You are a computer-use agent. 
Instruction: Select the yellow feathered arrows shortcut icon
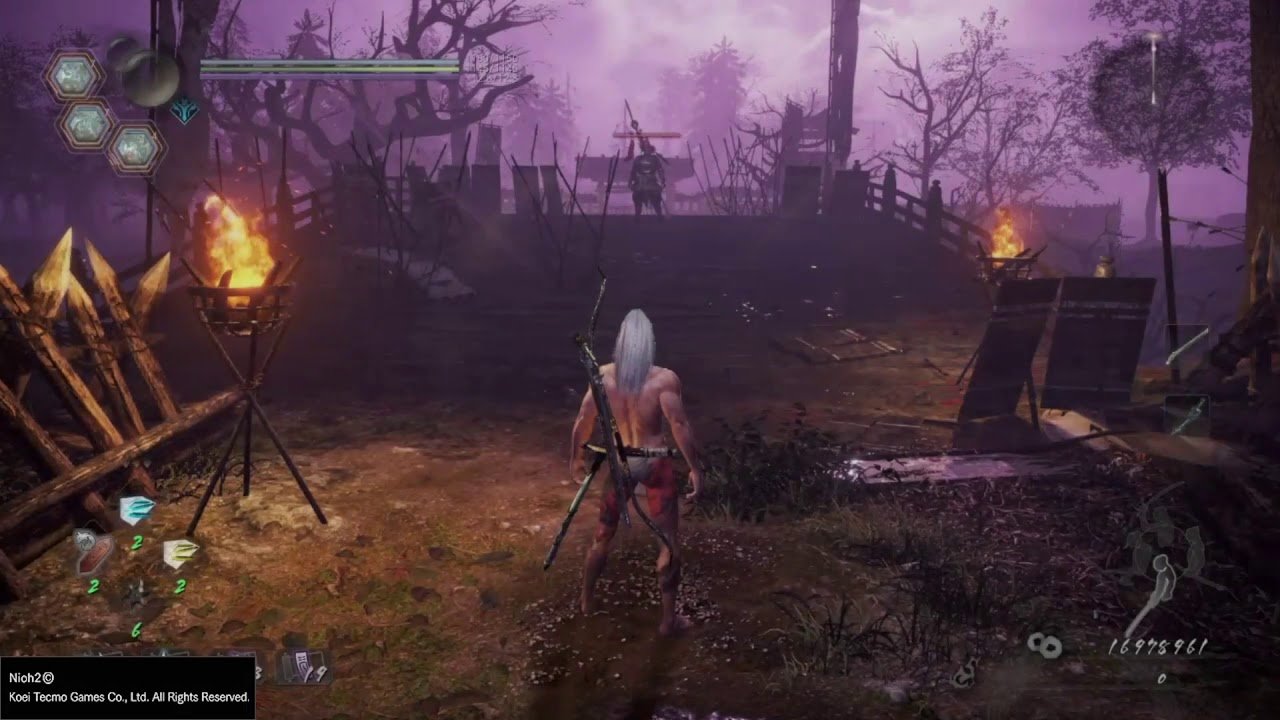click(x=180, y=550)
